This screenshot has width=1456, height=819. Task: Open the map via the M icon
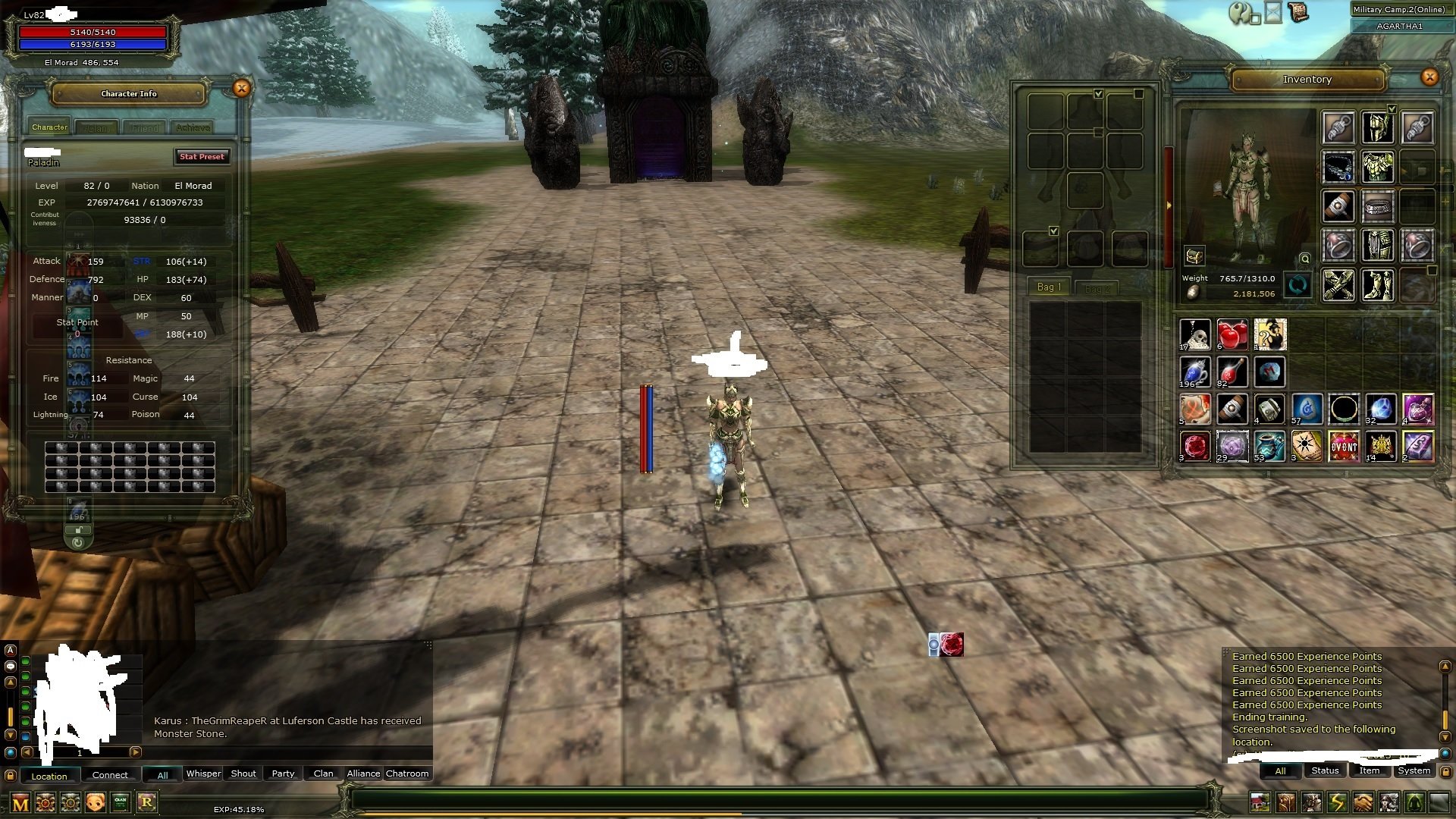pyautogui.click(x=19, y=802)
